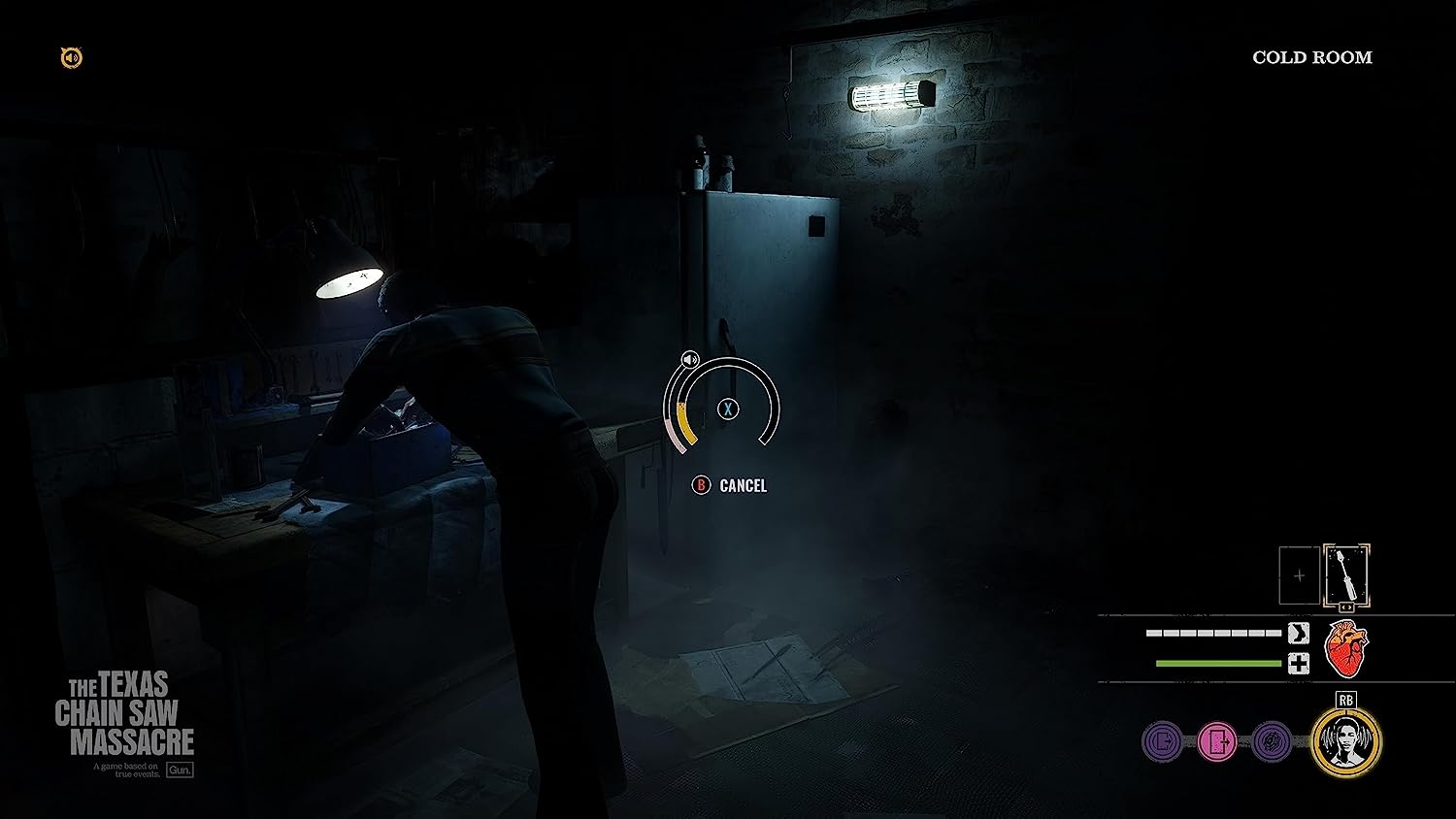Toggle the highlighted pink ability on the skill track
Image resolution: width=1456 pixels, height=819 pixels.
(x=1217, y=742)
